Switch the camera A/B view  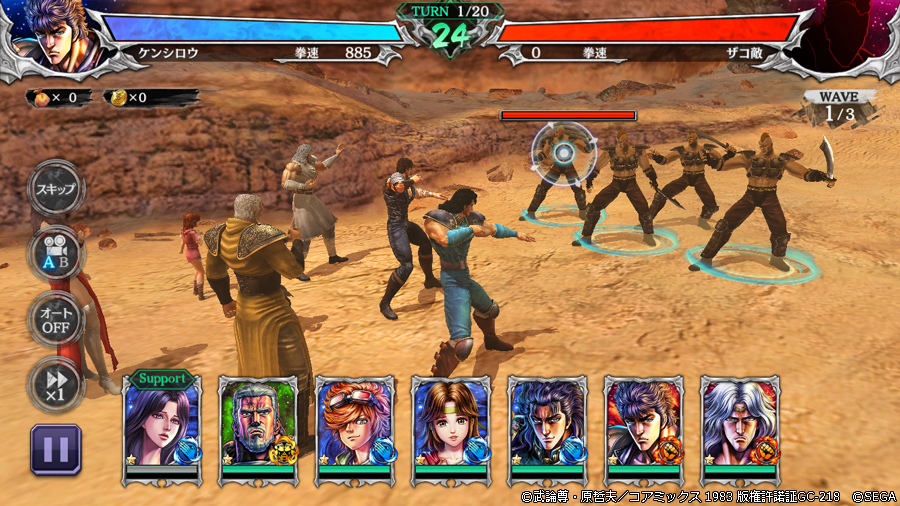pos(55,252)
